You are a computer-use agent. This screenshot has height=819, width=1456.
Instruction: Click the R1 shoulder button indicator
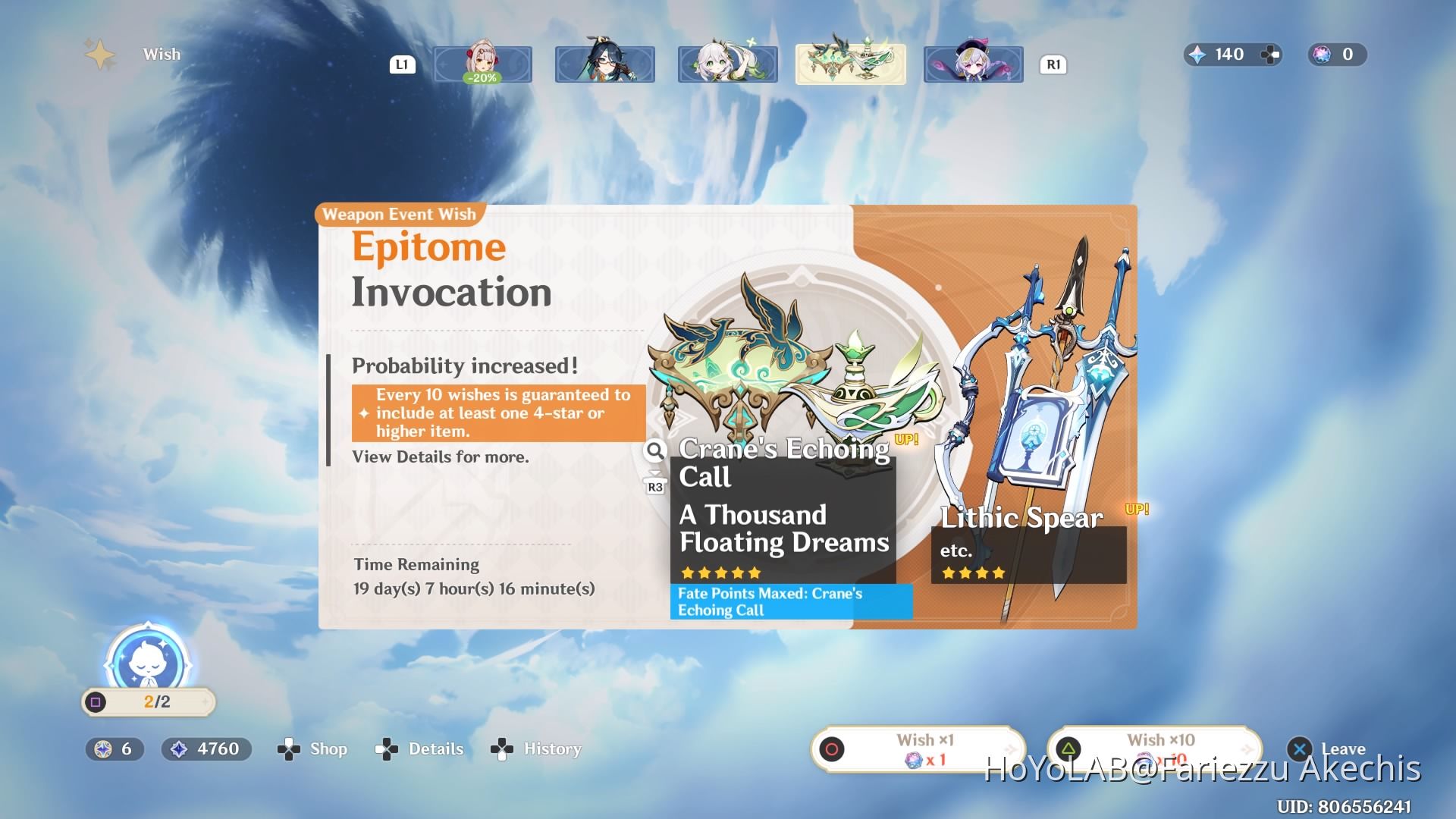(x=1053, y=64)
